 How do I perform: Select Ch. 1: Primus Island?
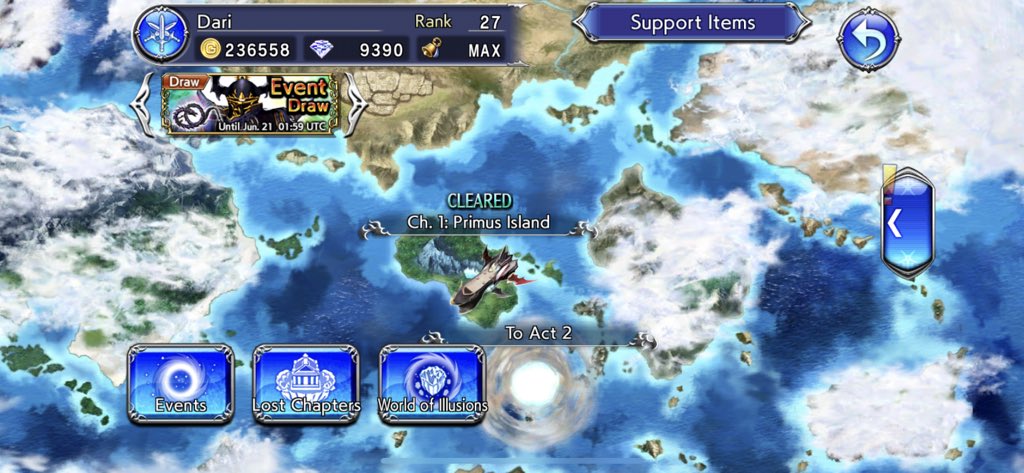click(x=478, y=223)
